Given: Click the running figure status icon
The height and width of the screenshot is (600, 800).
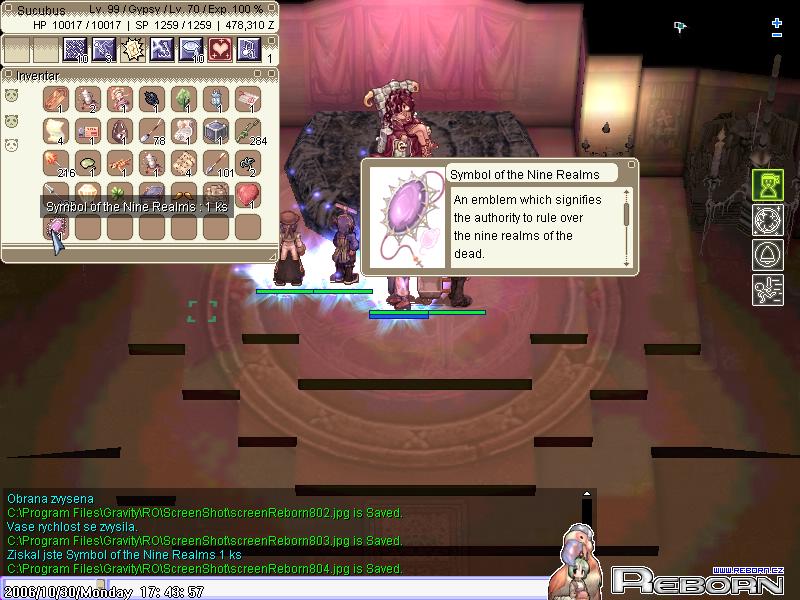Looking at the screenshot, I should click(x=767, y=290).
